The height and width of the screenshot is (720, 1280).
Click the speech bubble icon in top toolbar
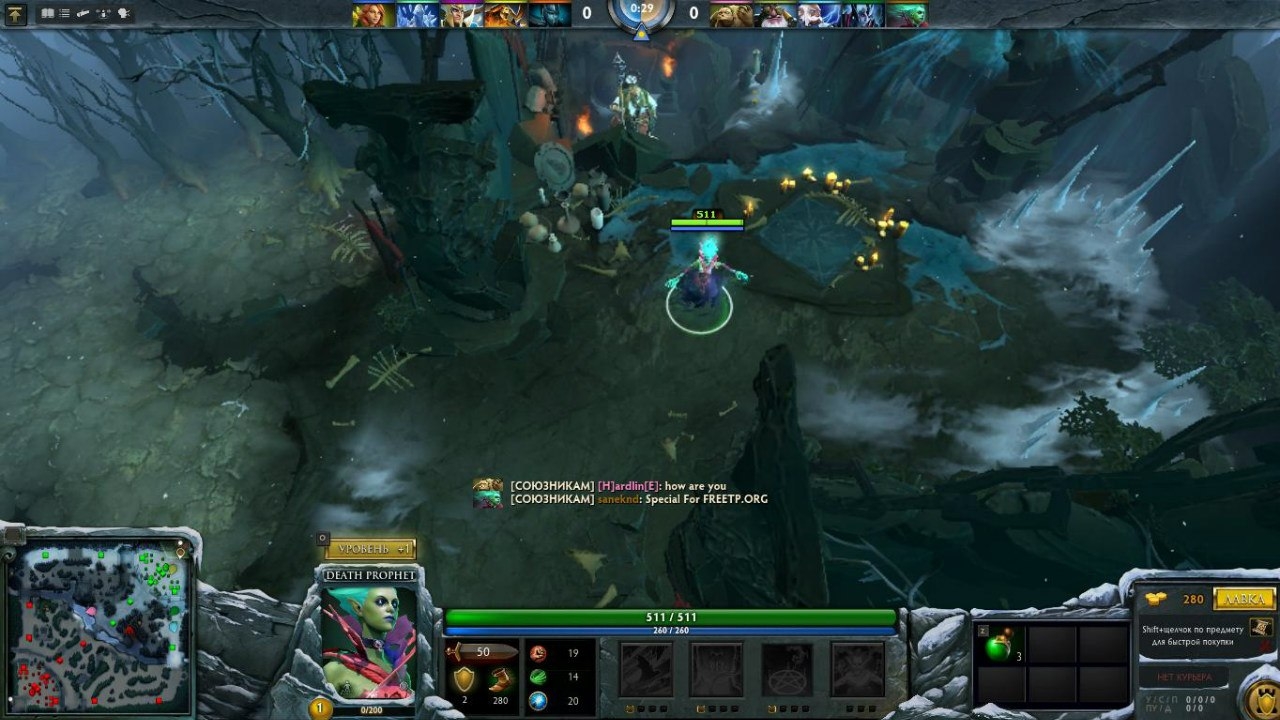click(x=124, y=14)
